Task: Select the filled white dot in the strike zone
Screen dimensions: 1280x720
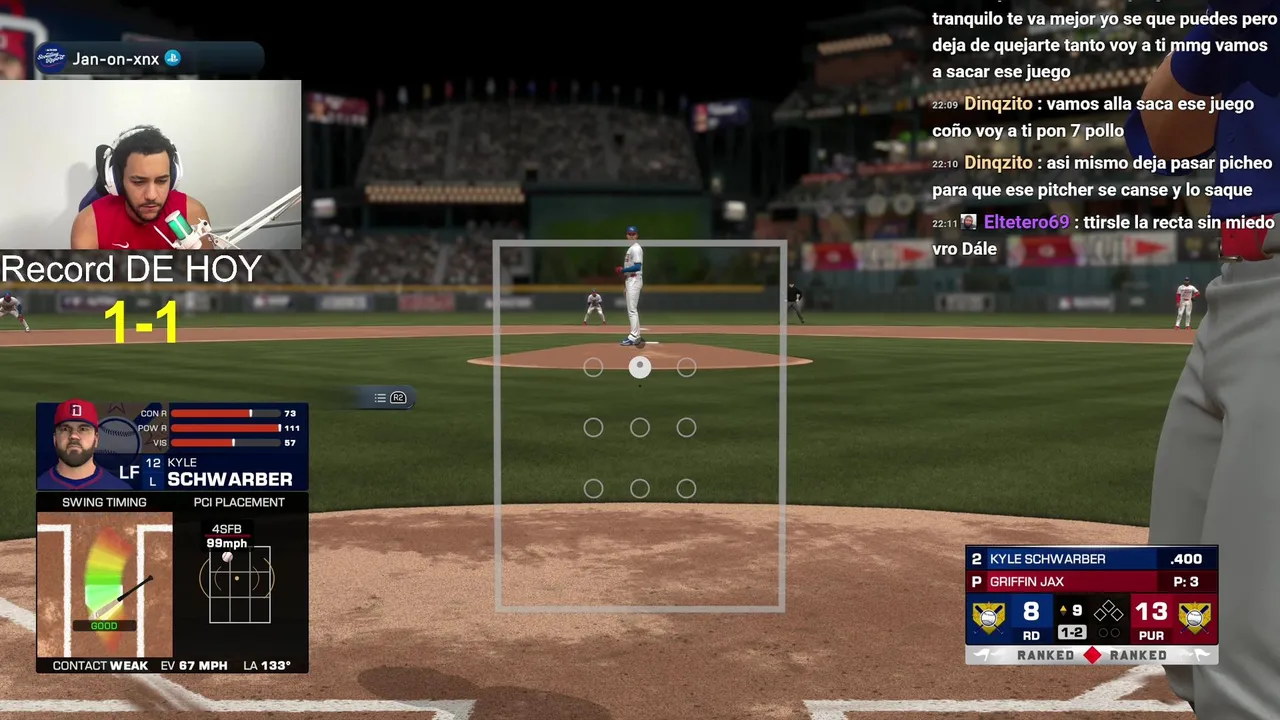Action: (640, 368)
